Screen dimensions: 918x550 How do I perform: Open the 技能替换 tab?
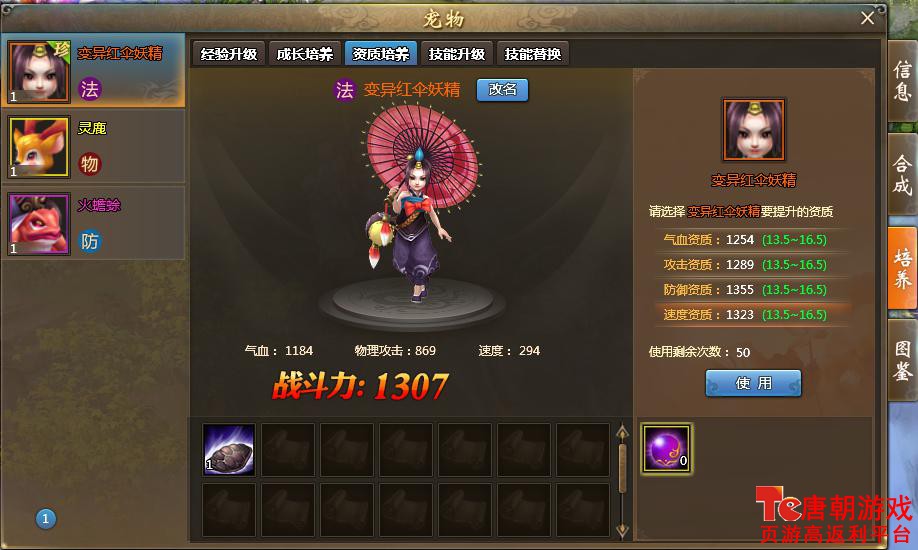pyautogui.click(x=533, y=55)
